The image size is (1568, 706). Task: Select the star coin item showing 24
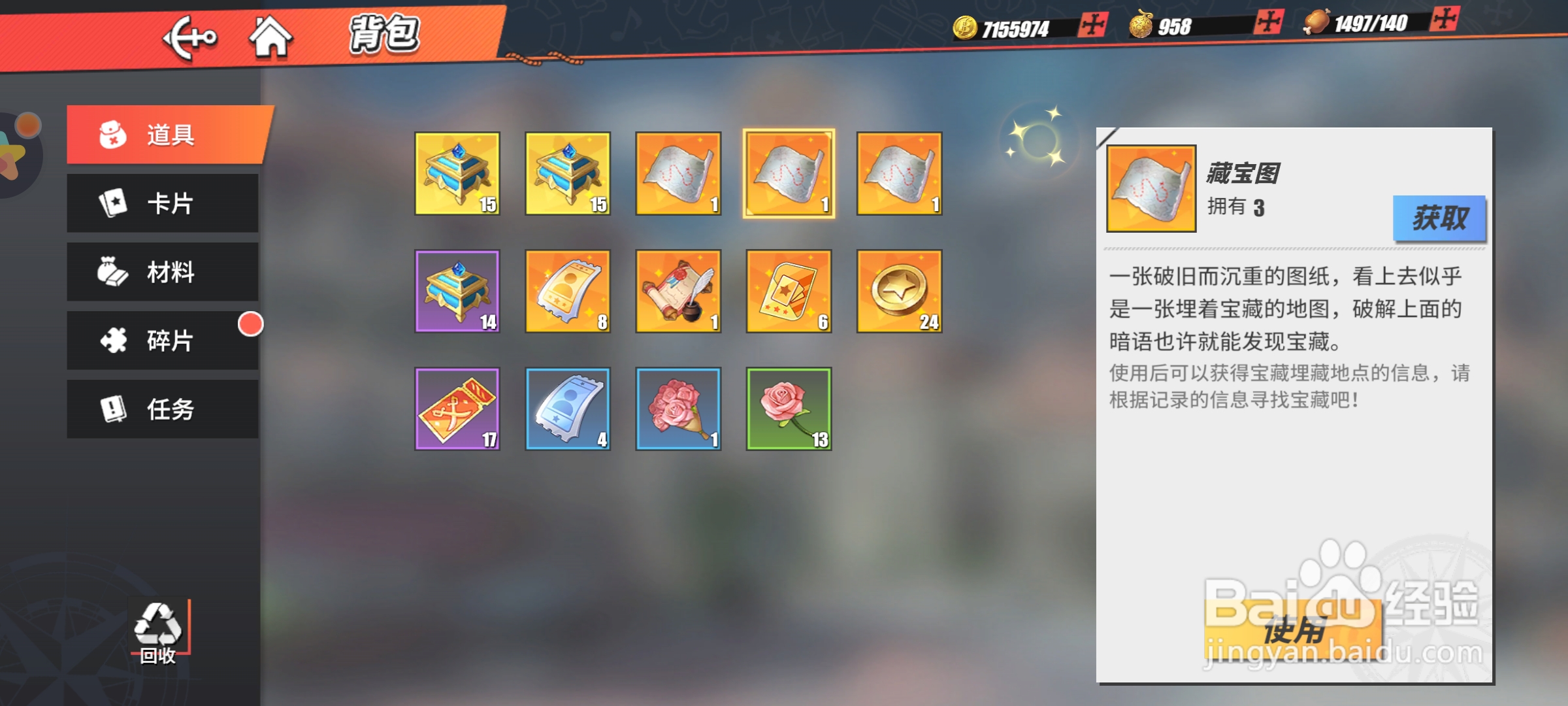(x=898, y=290)
